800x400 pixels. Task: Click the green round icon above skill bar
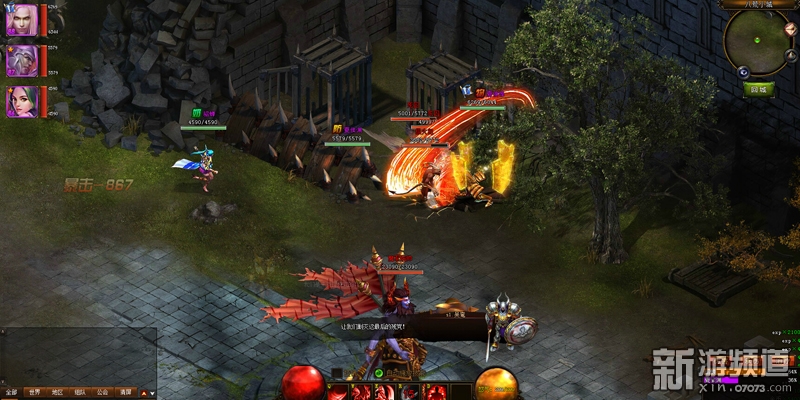[380, 372]
